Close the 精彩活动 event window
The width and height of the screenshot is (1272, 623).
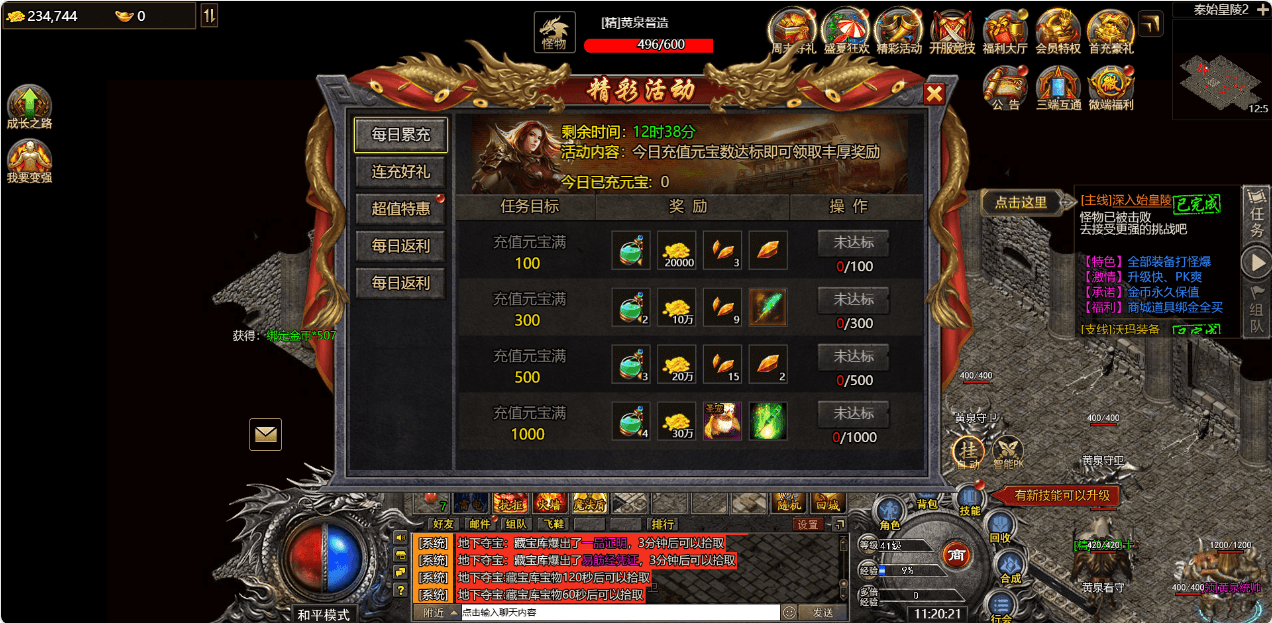tap(934, 94)
